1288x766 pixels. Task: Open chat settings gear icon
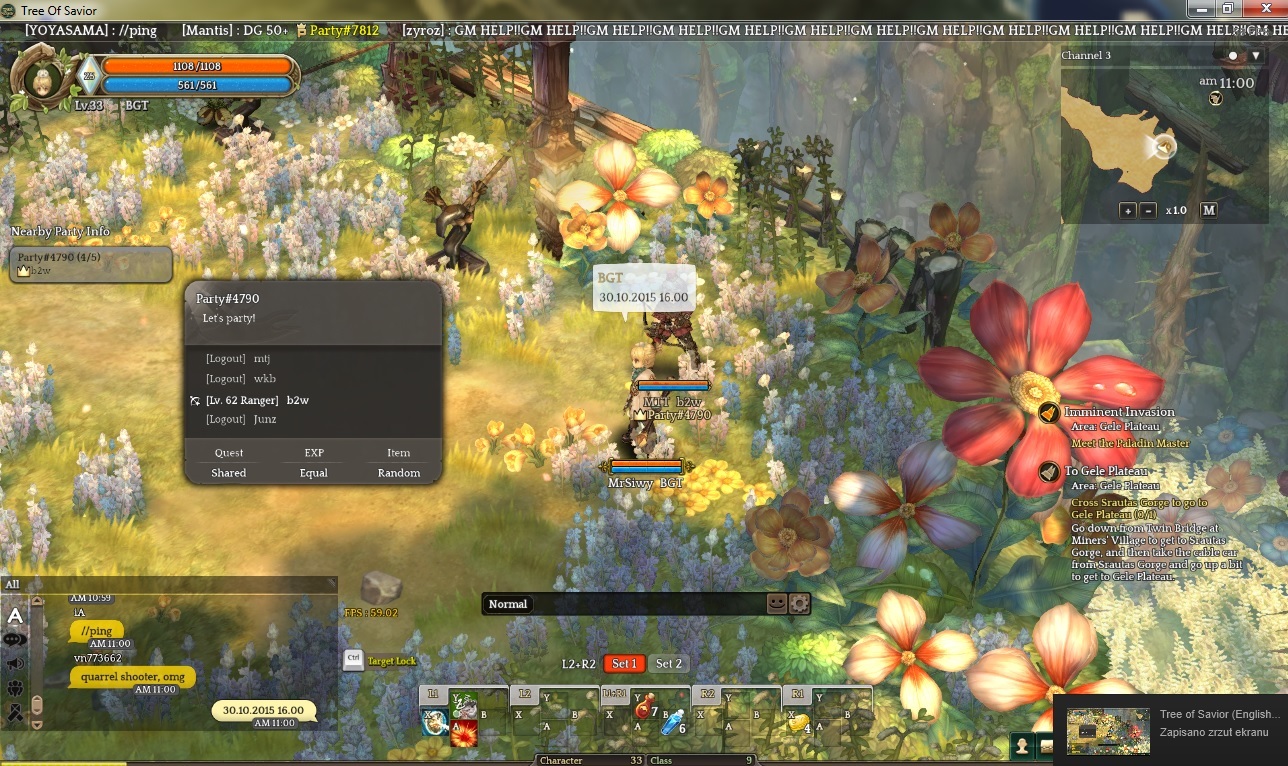799,603
